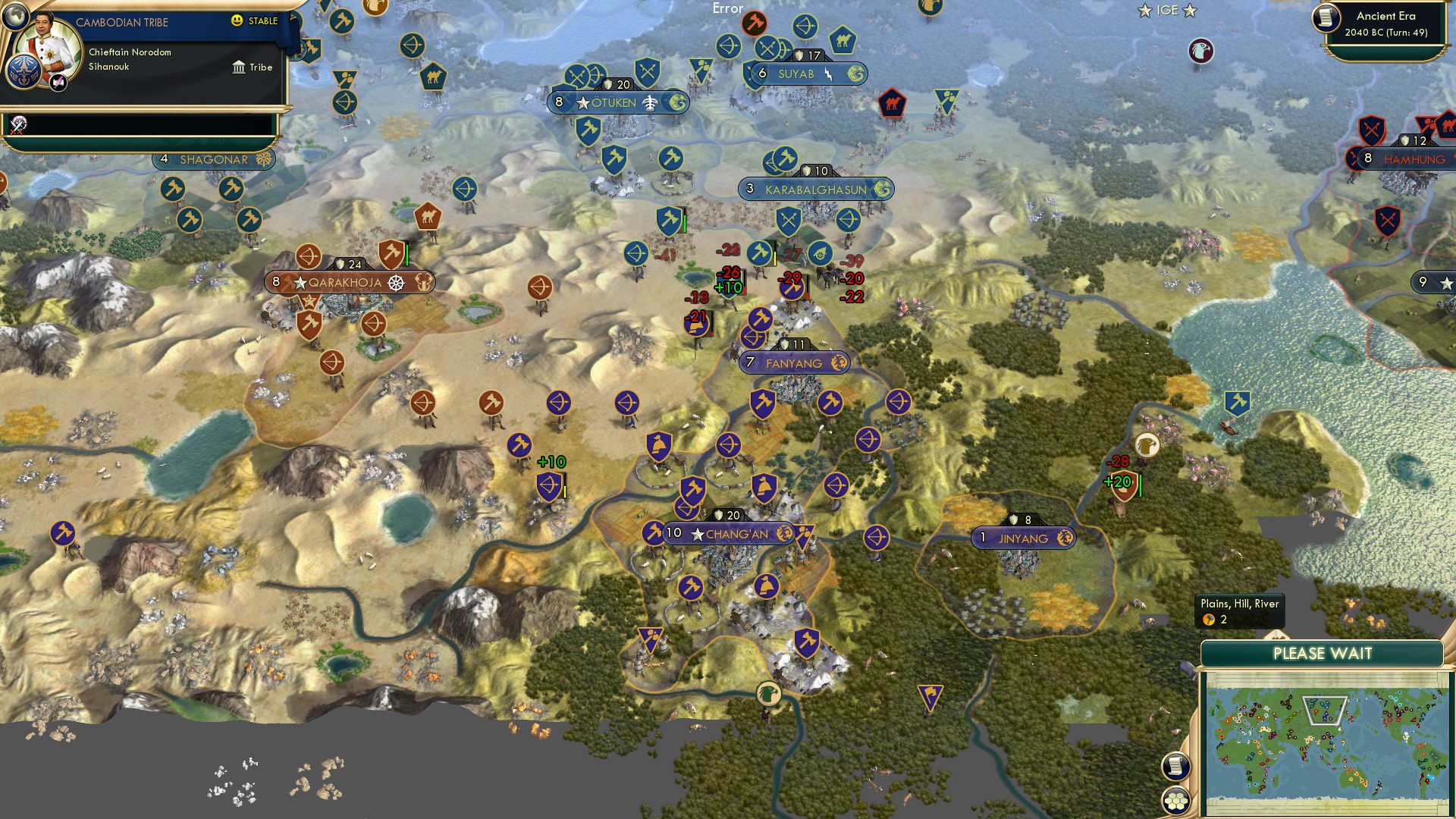The height and width of the screenshot is (819, 1456).
Task: Click the Fanyang city name banner
Action: [x=795, y=363]
